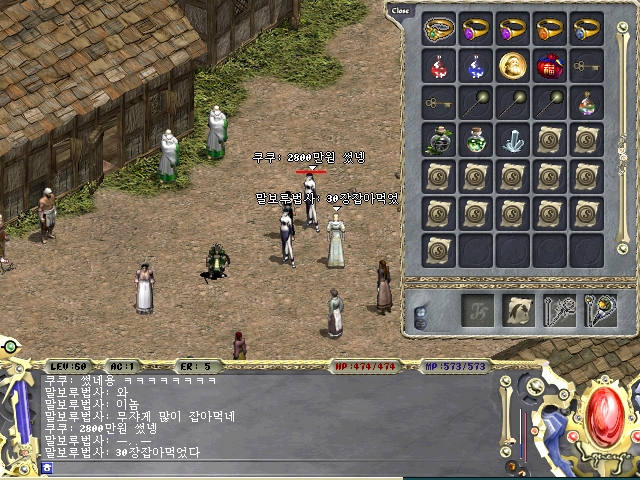Viewport: 640px width, 480px height.
Task: Select the yellow-orbed staff icon
Action: pos(601,311)
